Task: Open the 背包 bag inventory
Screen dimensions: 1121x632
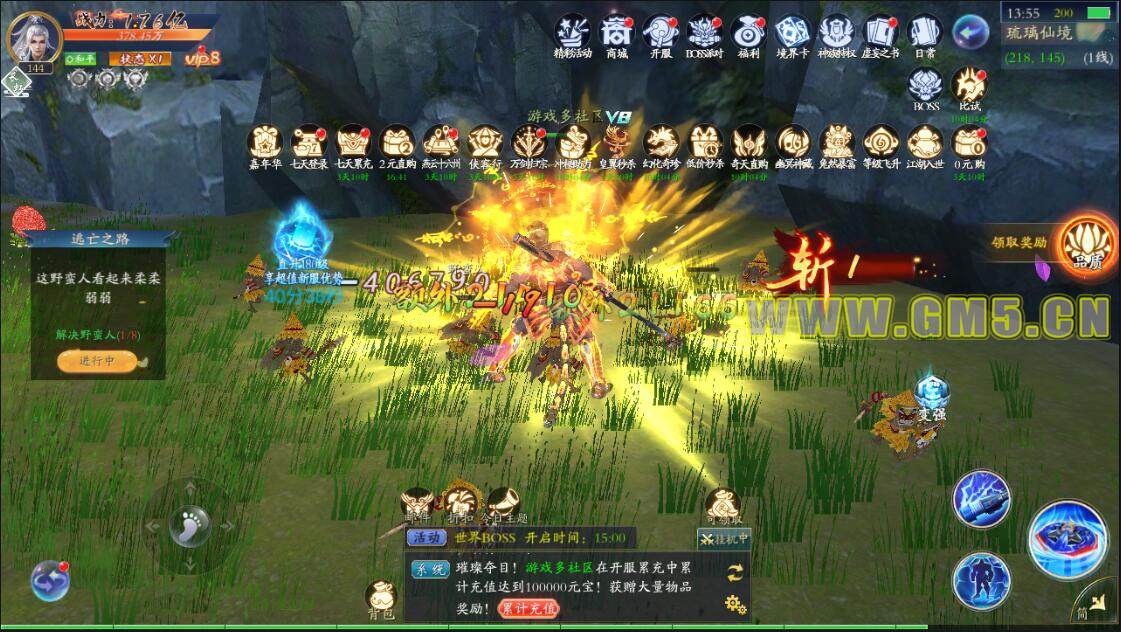Action: pos(381,596)
